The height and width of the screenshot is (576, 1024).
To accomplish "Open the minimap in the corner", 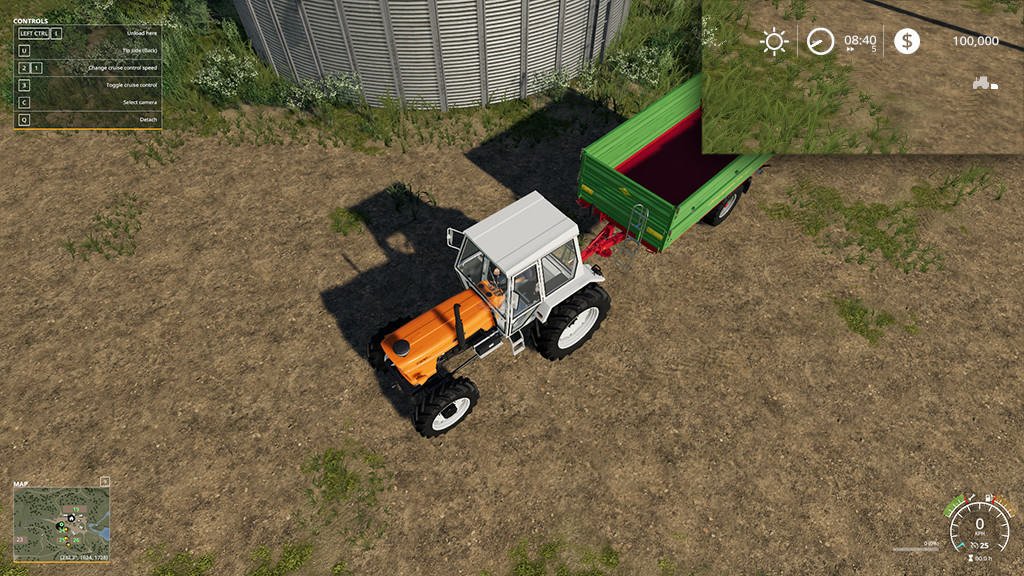I will coord(61,523).
